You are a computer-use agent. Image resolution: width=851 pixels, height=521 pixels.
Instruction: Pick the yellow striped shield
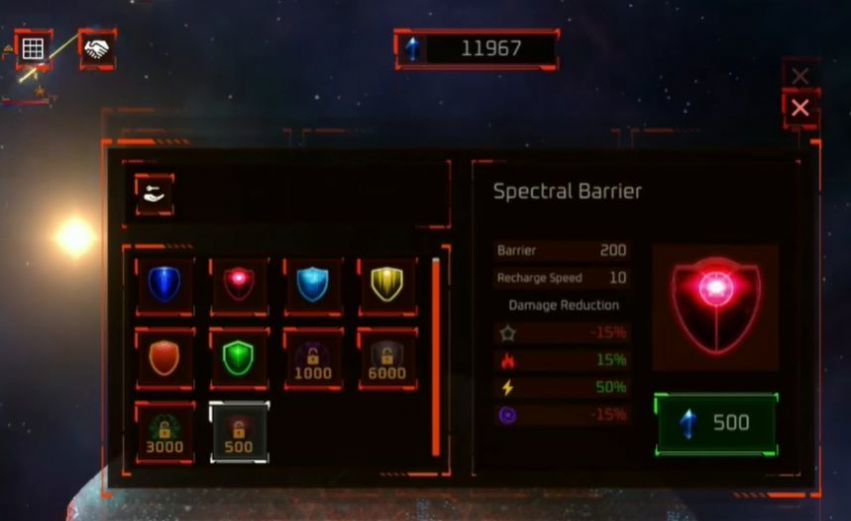point(387,285)
